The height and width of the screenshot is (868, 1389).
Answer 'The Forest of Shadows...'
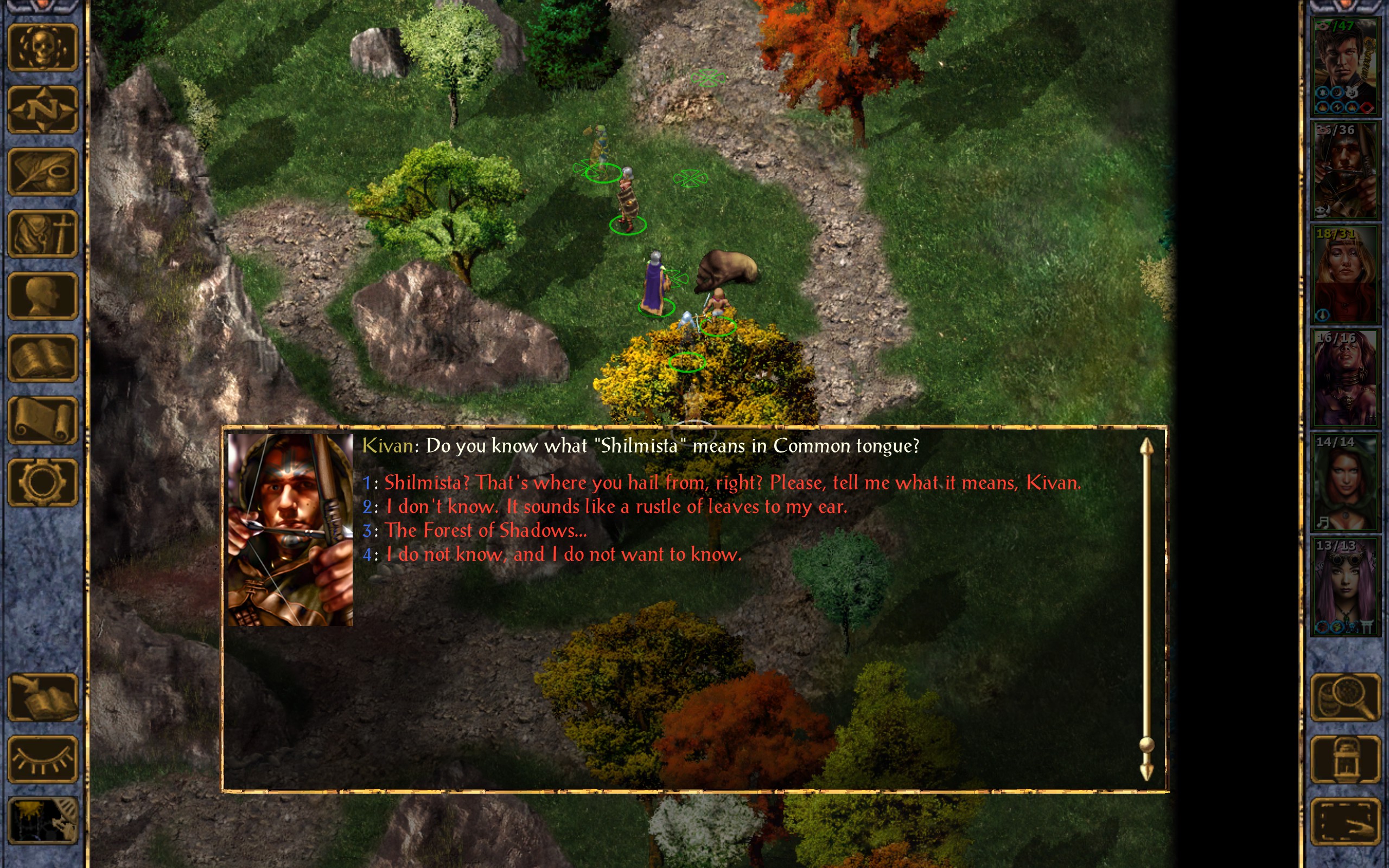click(485, 531)
